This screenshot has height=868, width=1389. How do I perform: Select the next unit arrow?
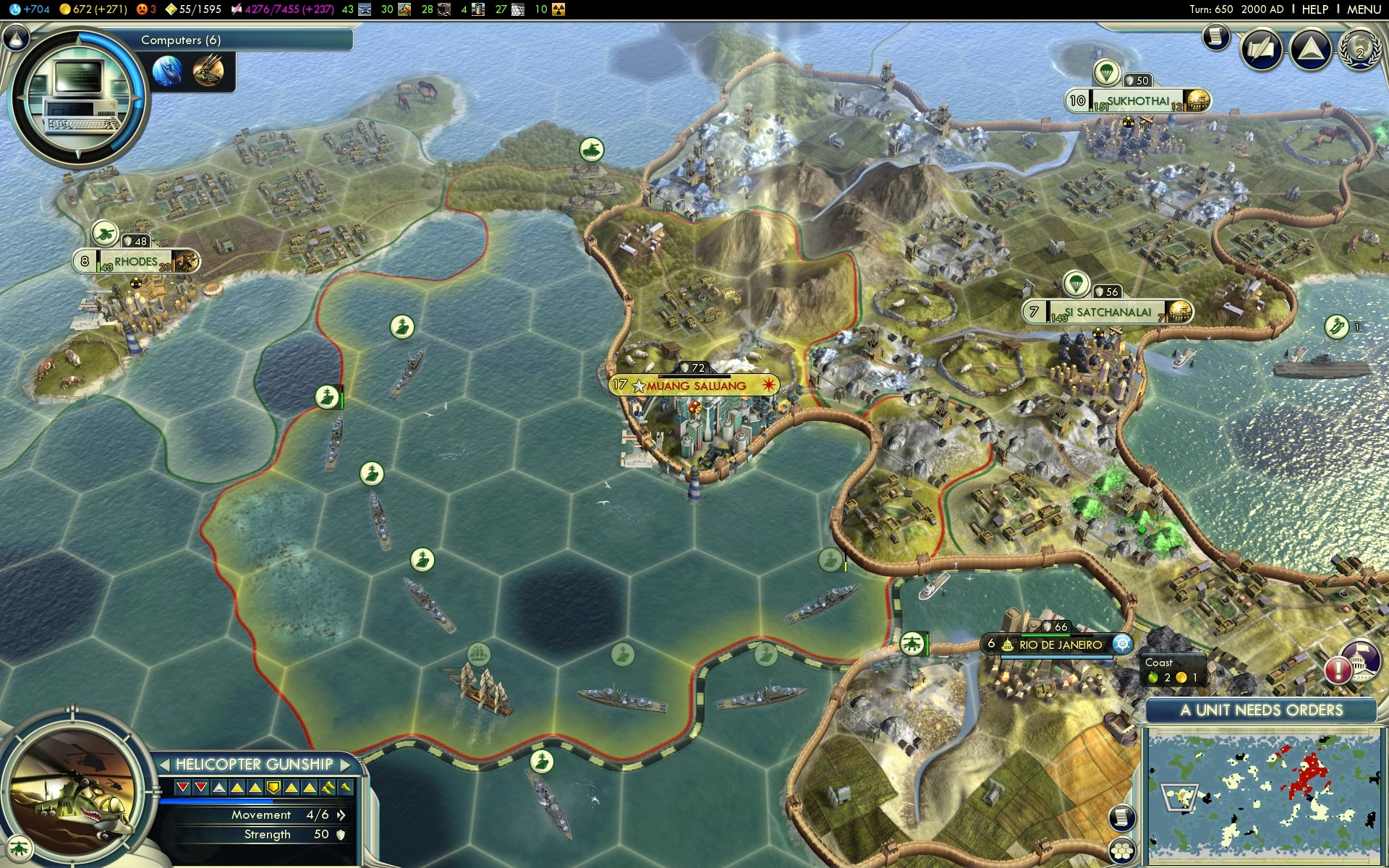[x=345, y=765]
